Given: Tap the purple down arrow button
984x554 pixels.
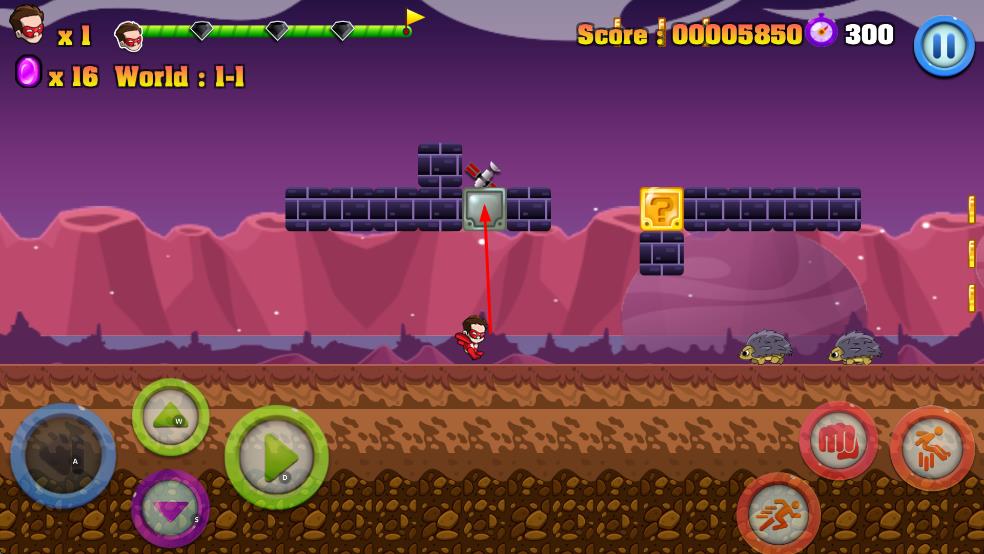Looking at the screenshot, I should pyautogui.click(x=170, y=507).
